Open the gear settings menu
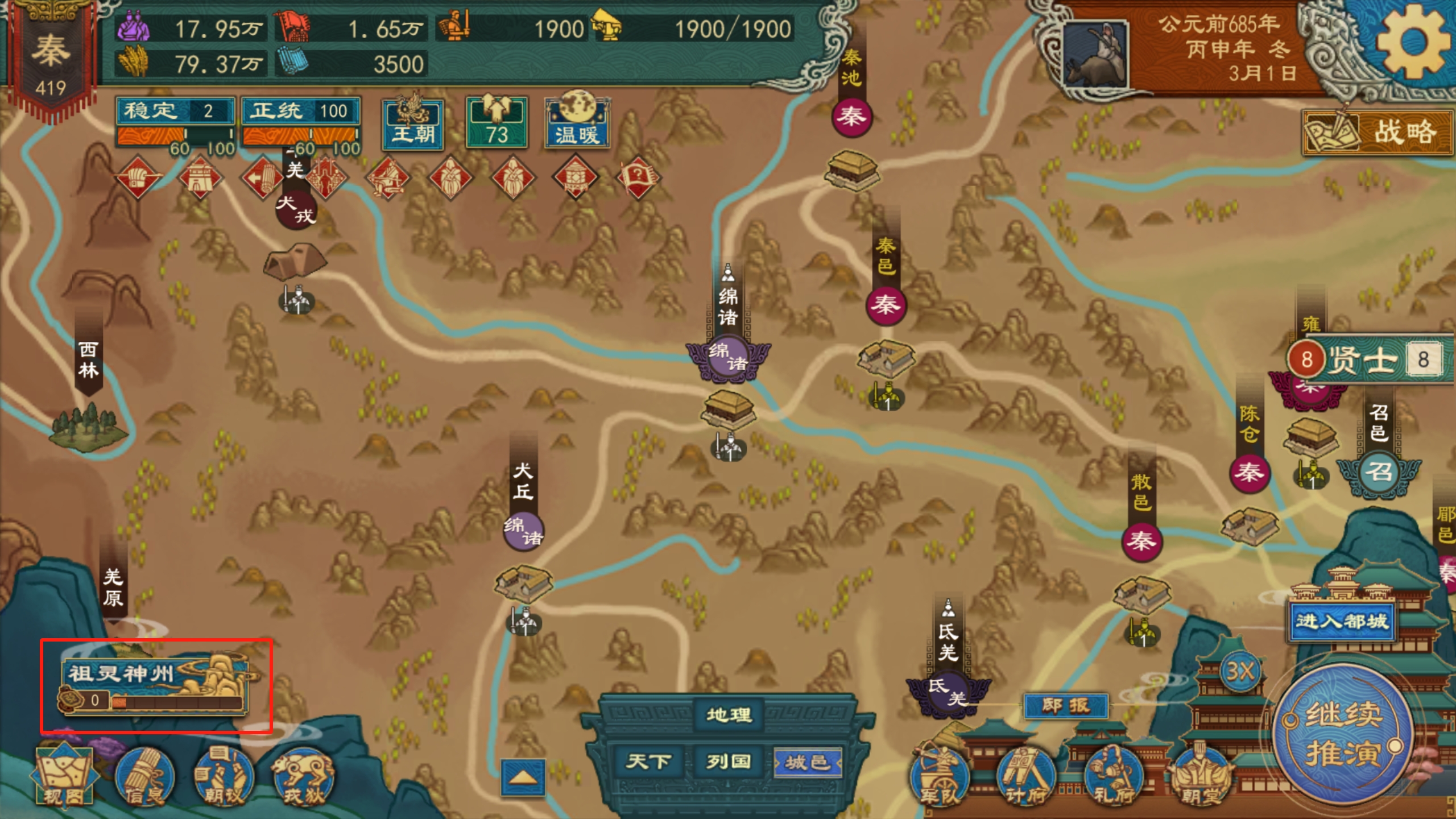Image resolution: width=1456 pixels, height=819 pixels. click(1412, 42)
